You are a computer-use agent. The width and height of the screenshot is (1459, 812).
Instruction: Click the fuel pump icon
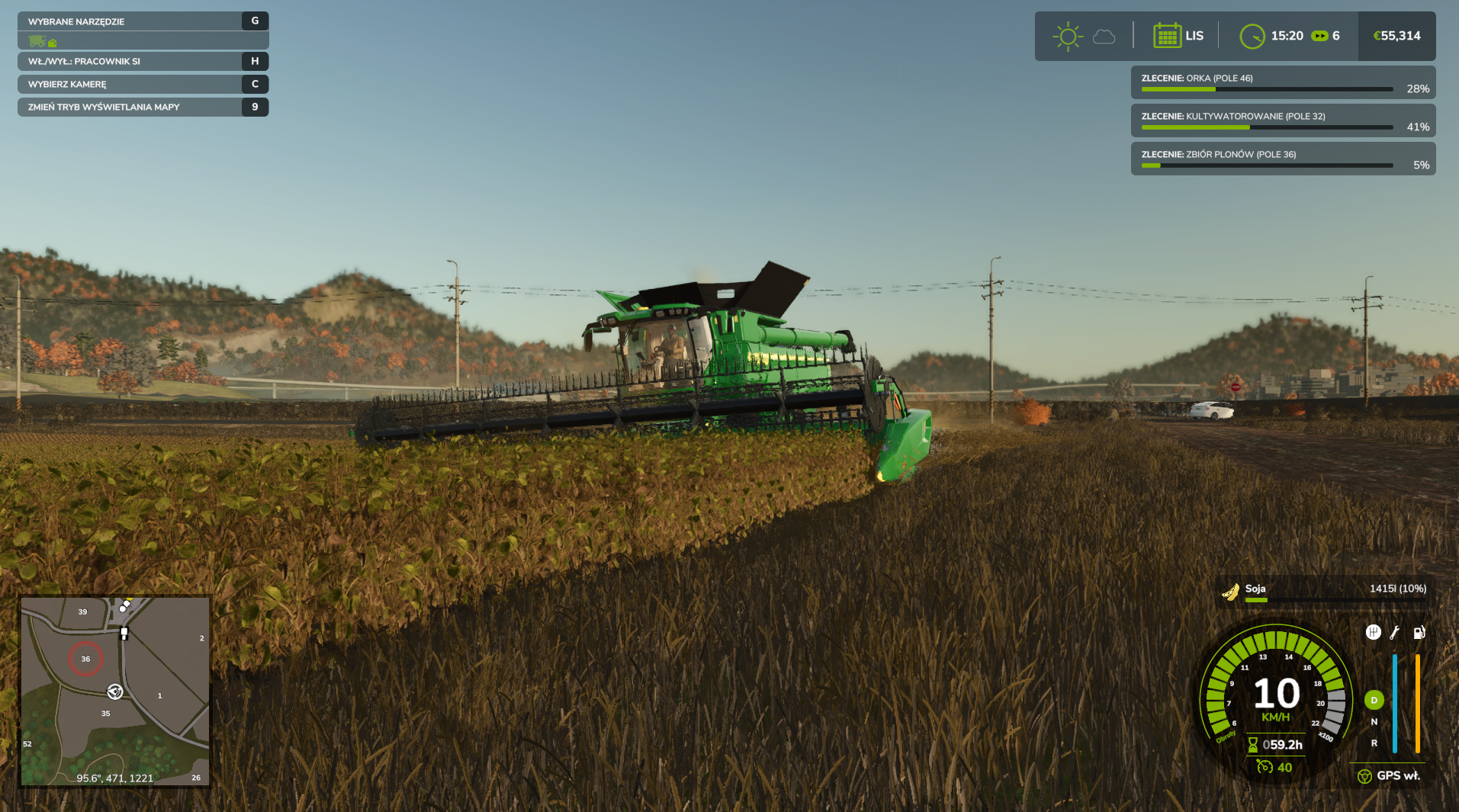(x=1419, y=632)
